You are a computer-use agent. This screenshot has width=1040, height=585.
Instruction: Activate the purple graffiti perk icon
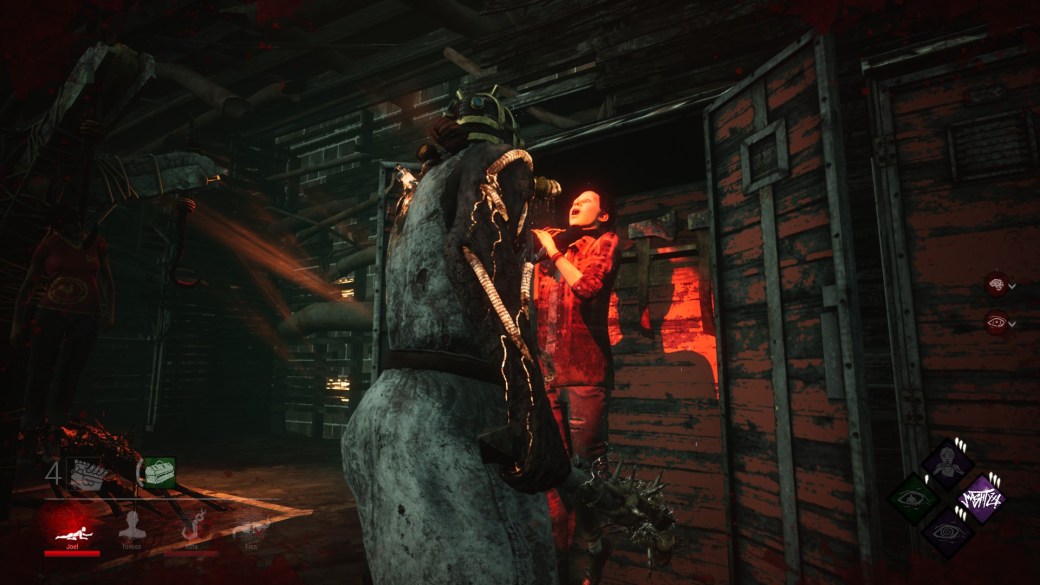click(981, 498)
